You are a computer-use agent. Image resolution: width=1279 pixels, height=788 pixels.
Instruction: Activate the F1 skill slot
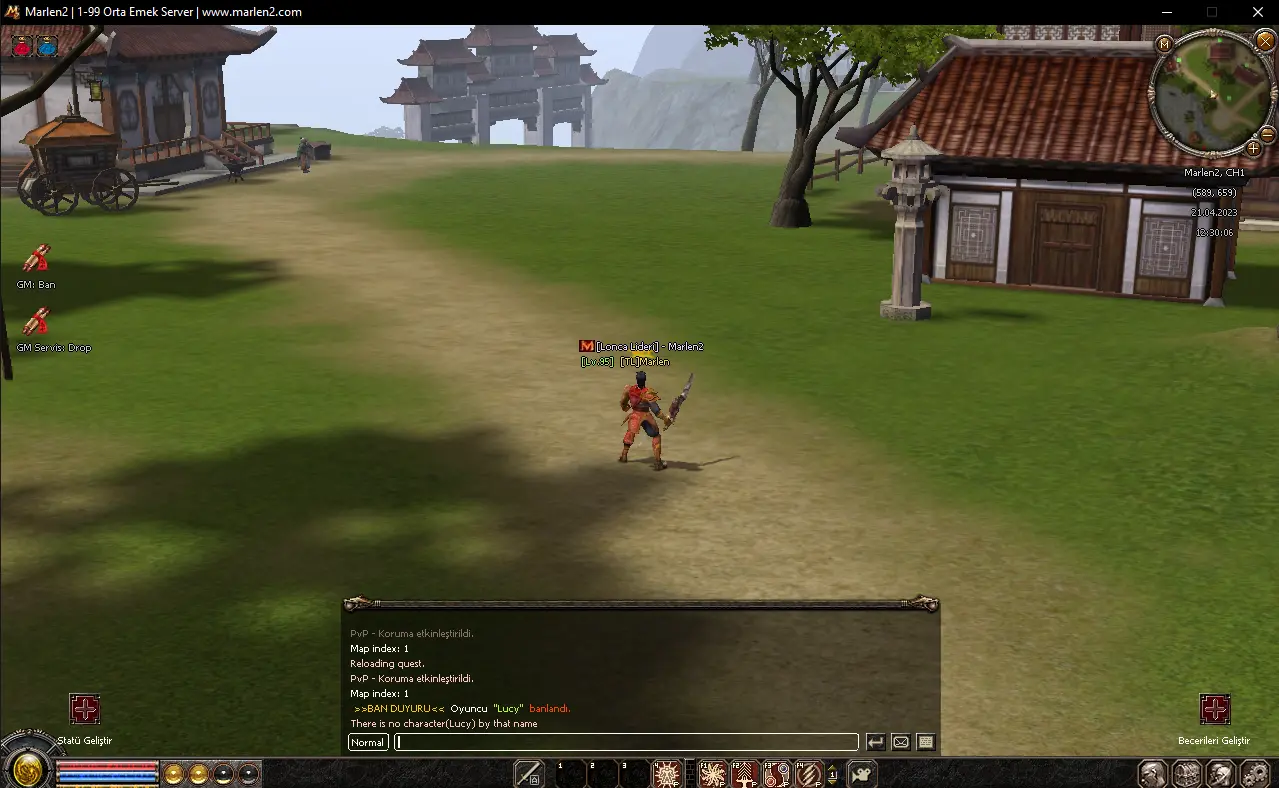click(x=712, y=773)
